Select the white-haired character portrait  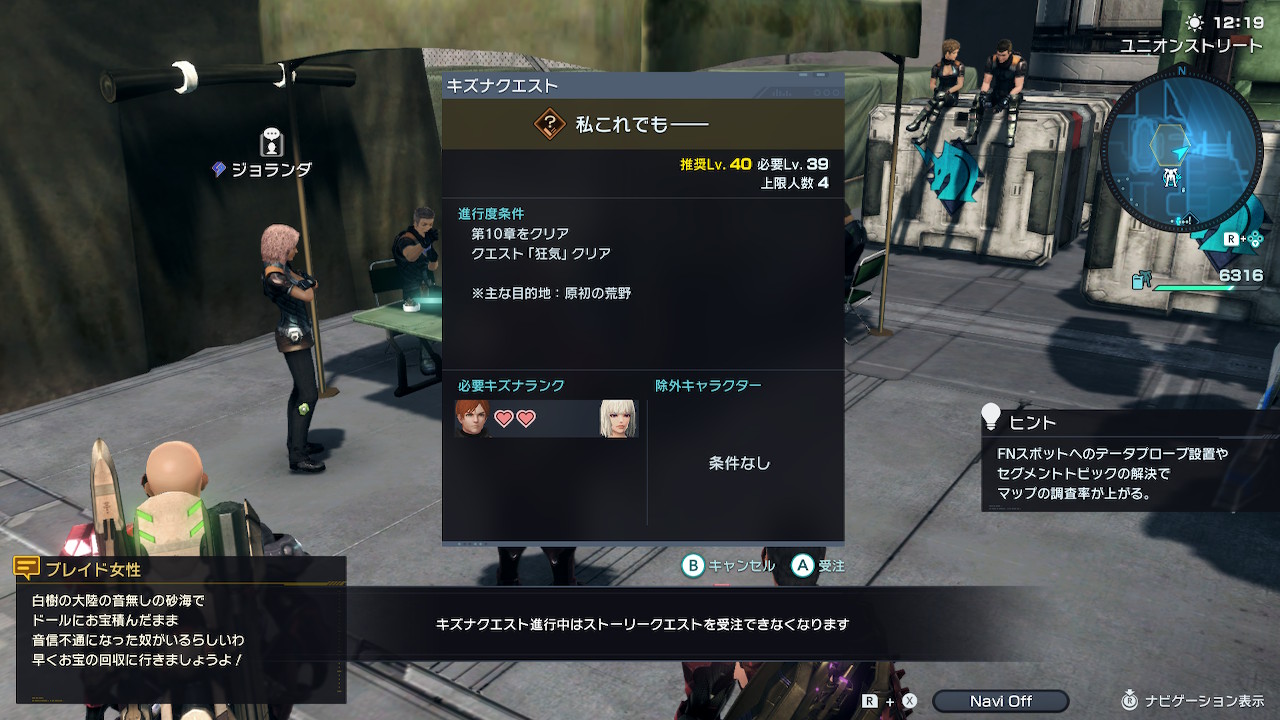tap(619, 419)
